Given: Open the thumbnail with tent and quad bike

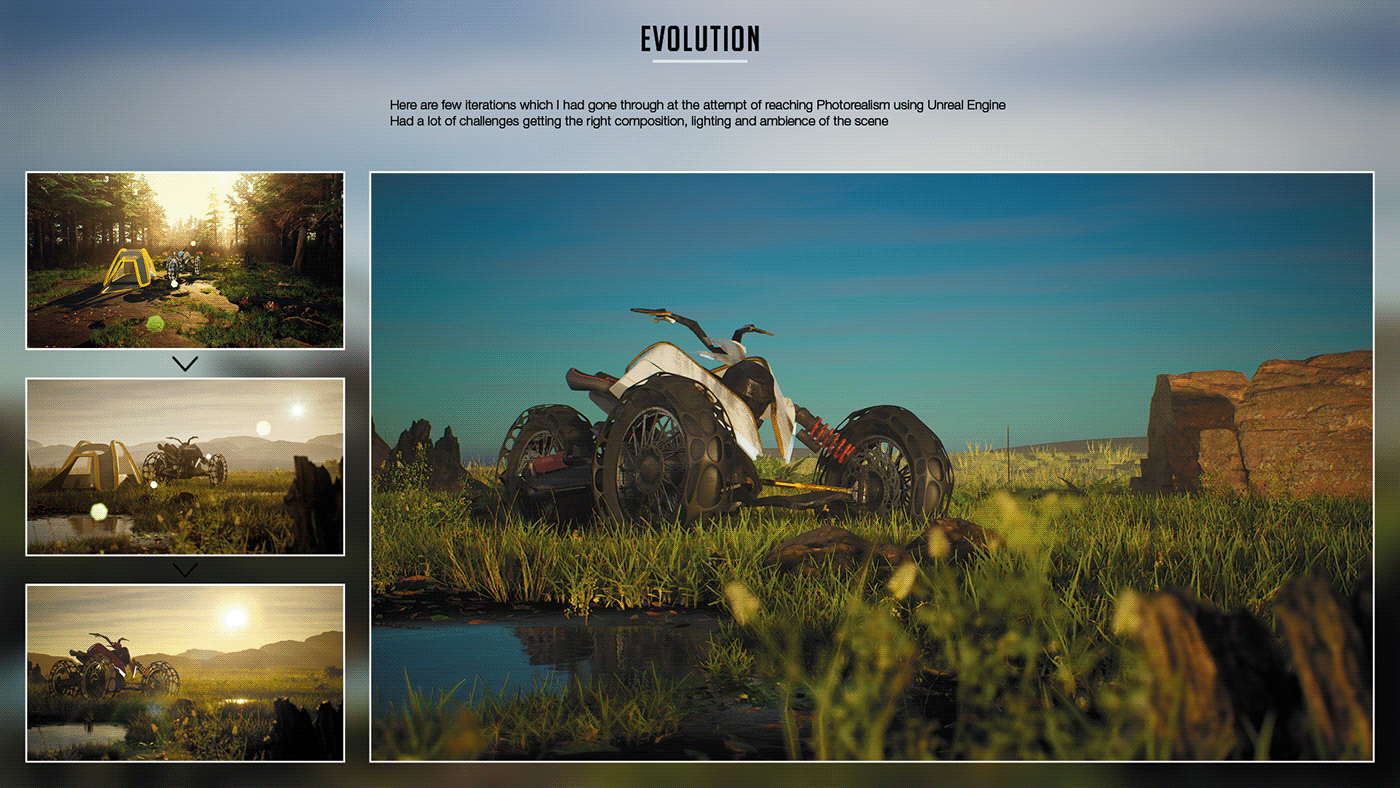Looking at the screenshot, I should coord(185,466).
